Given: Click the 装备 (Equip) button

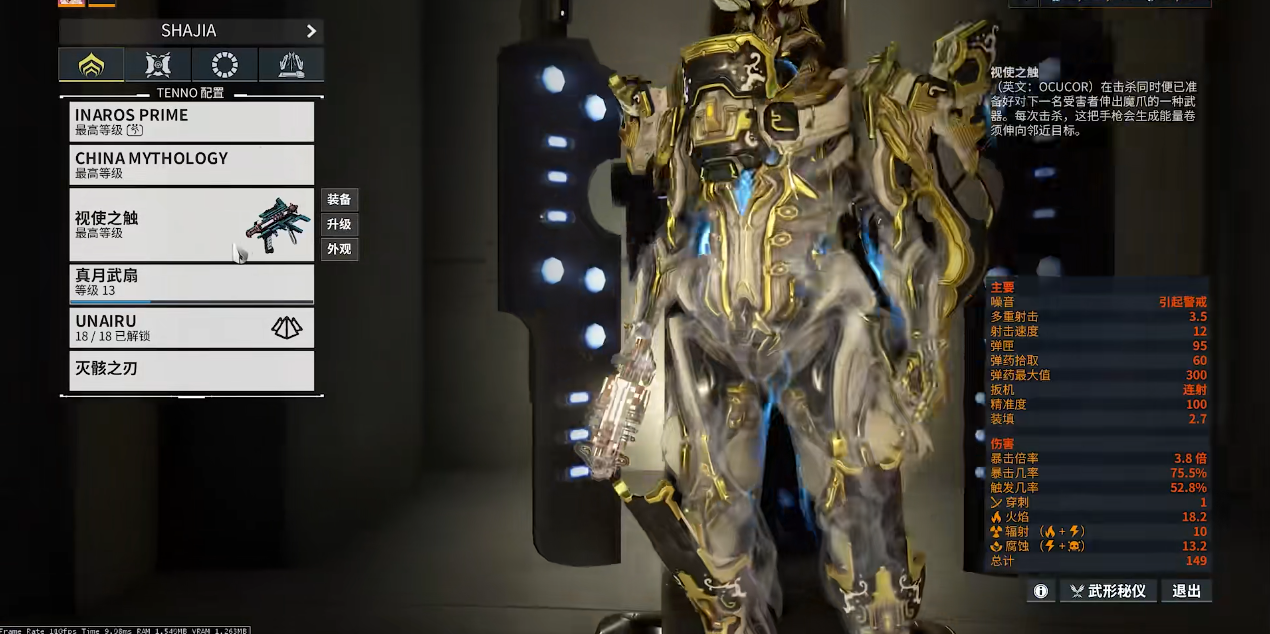Looking at the screenshot, I should 339,199.
